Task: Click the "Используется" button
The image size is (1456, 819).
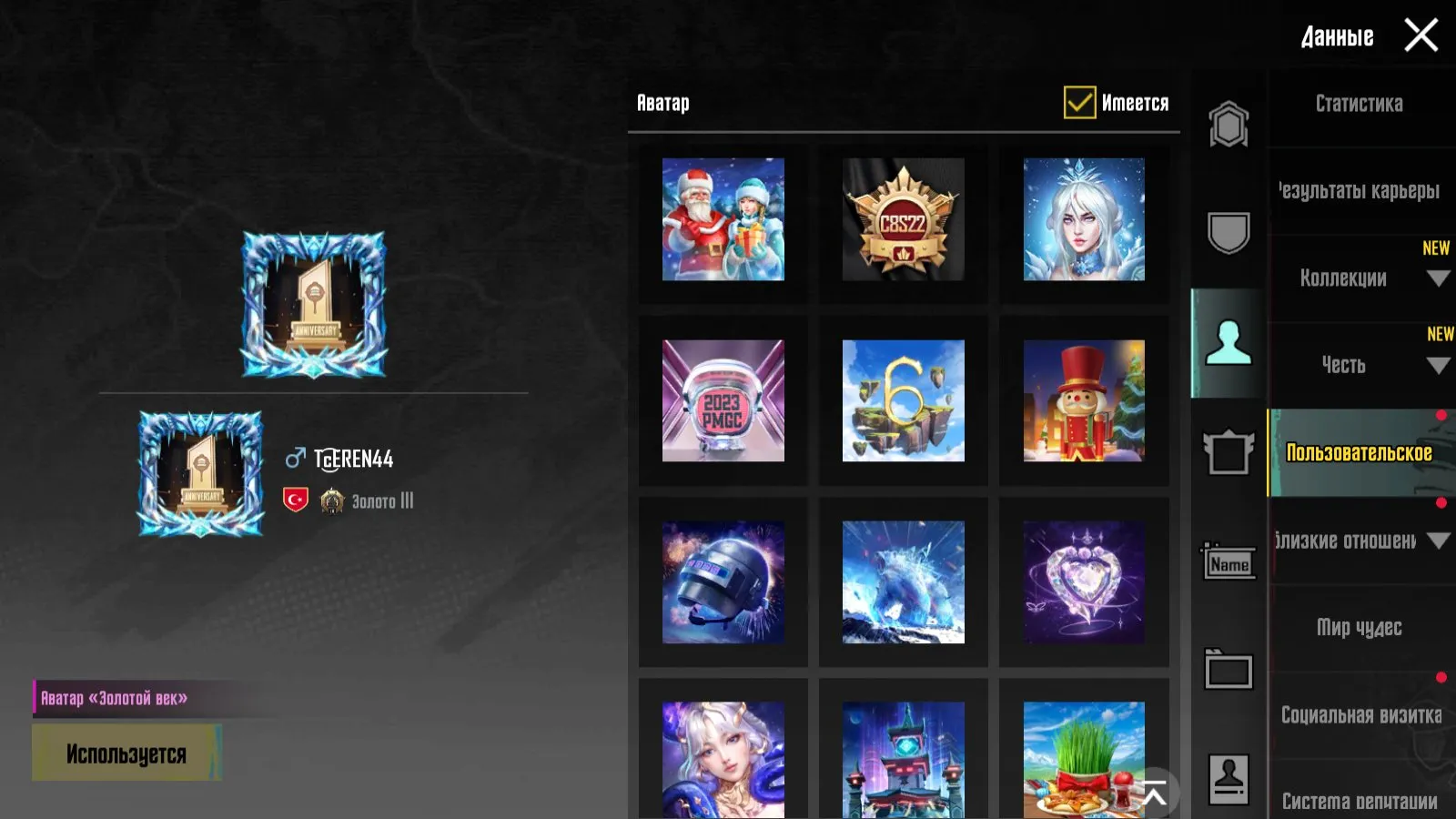Action: coord(127,753)
